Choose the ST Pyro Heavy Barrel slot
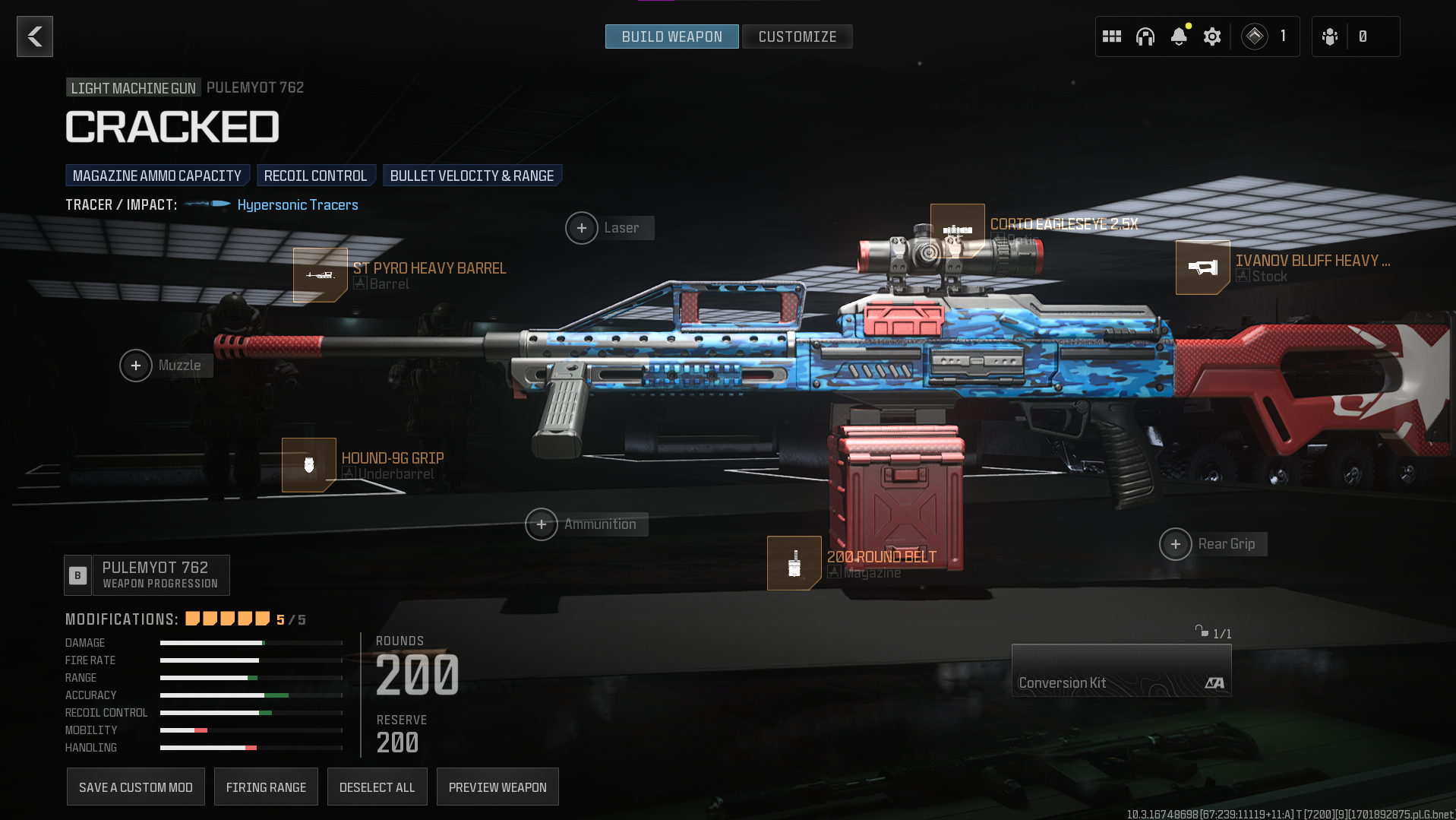1456x820 pixels. pos(320,275)
